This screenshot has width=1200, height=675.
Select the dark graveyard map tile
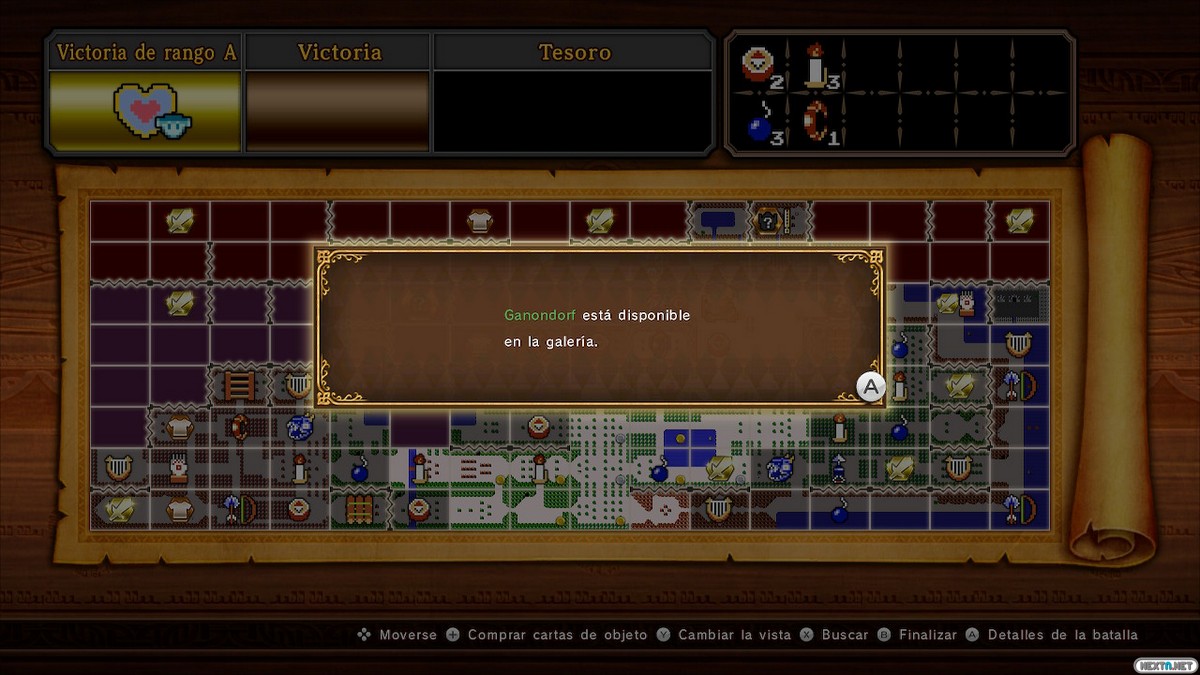[1020, 302]
